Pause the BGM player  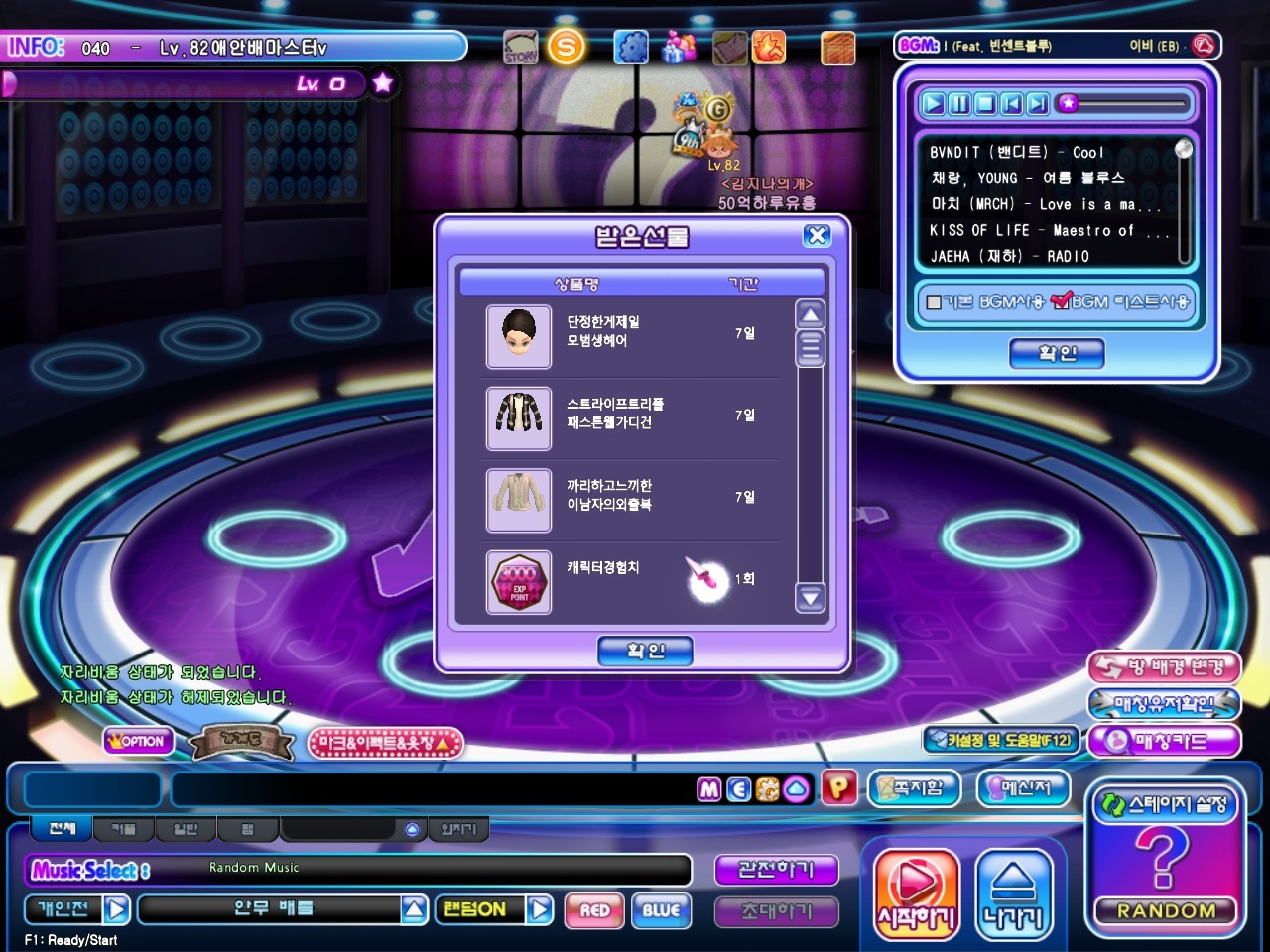pos(958,103)
